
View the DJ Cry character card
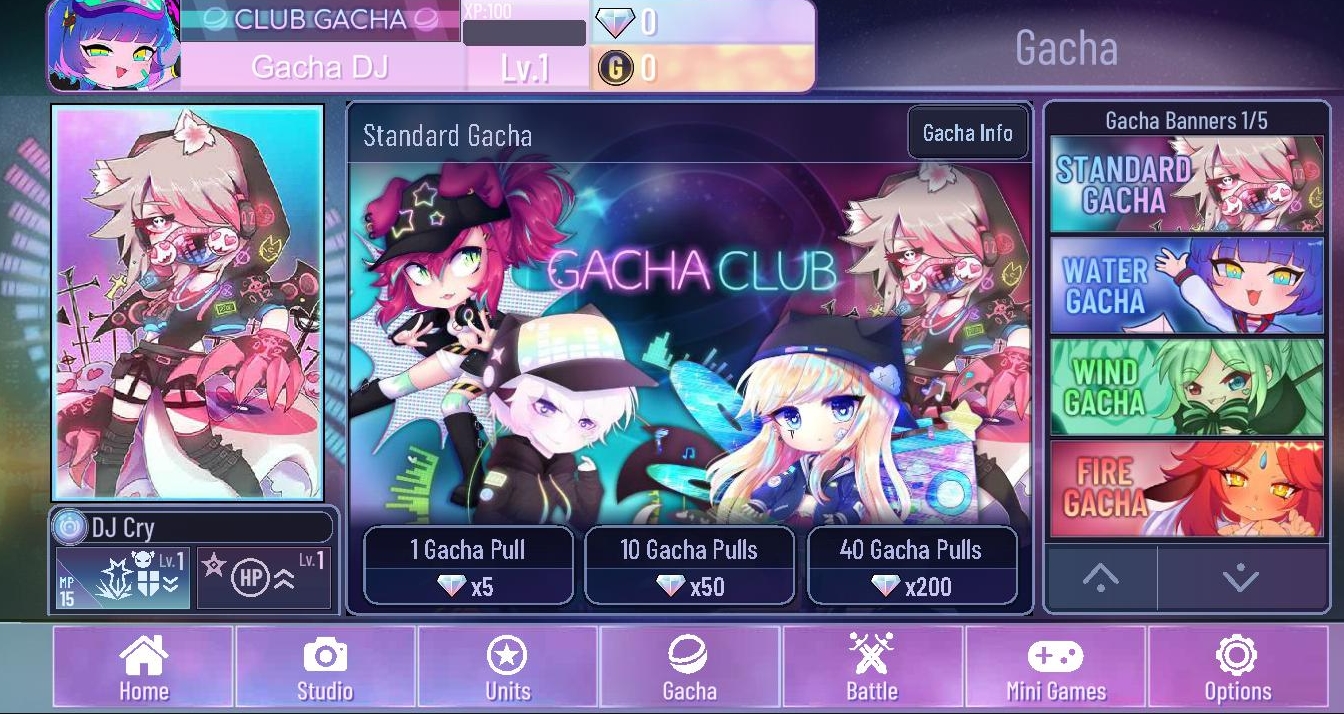point(188,301)
